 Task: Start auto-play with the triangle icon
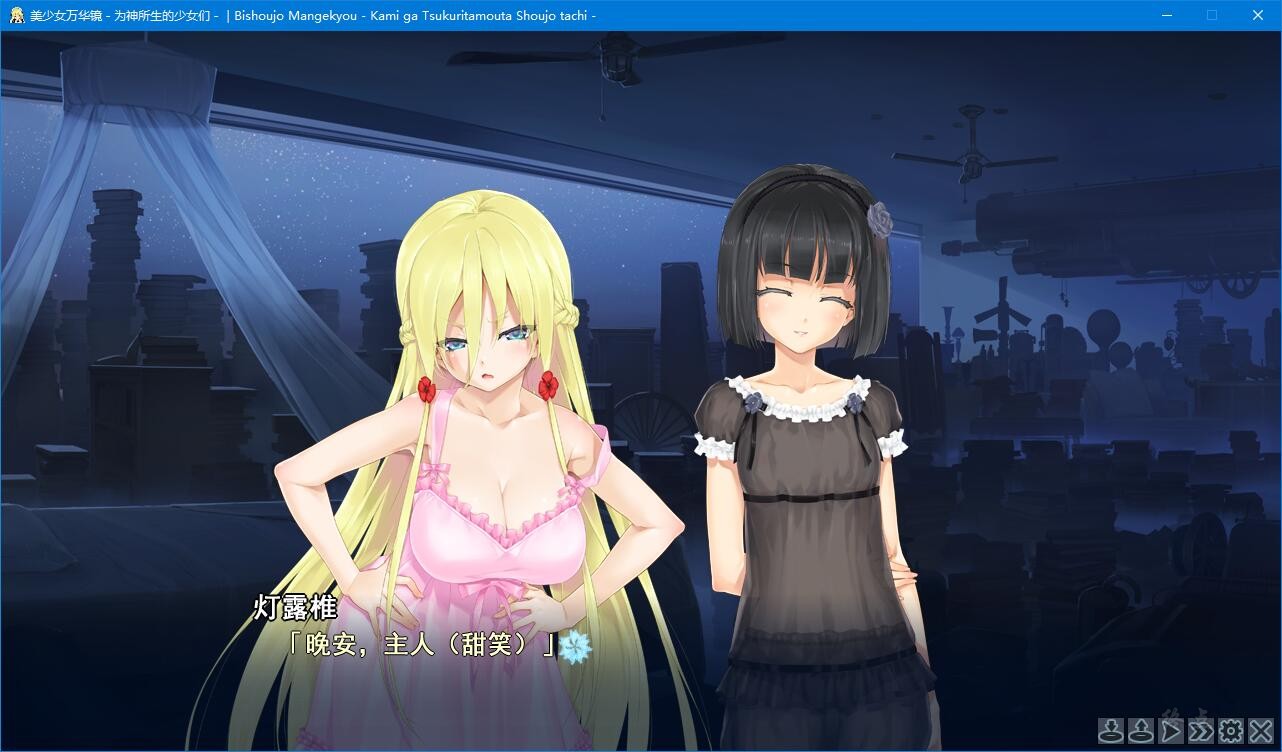(x=1170, y=731)
